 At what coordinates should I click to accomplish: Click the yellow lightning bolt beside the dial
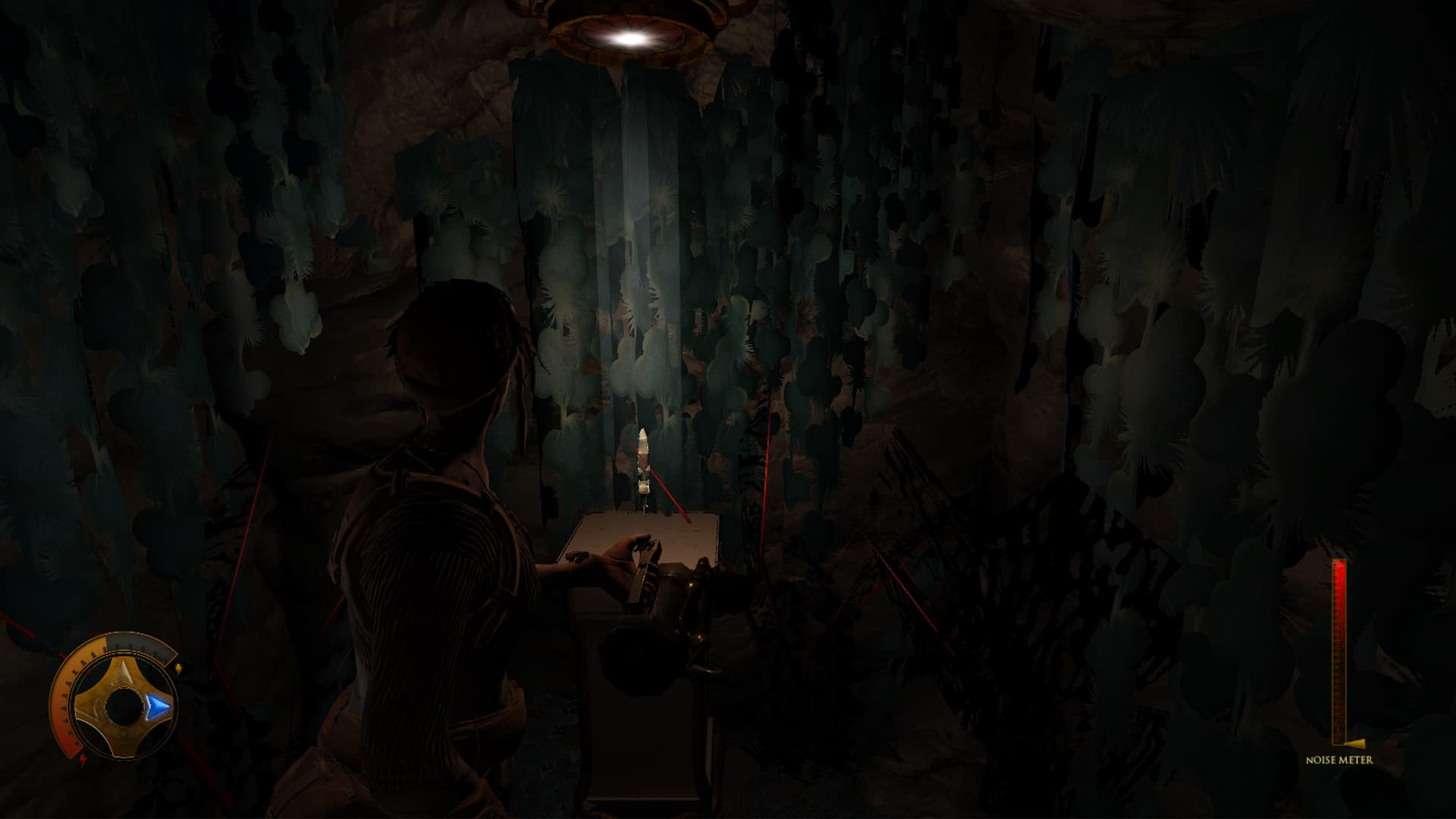click(x=179, y=669)
